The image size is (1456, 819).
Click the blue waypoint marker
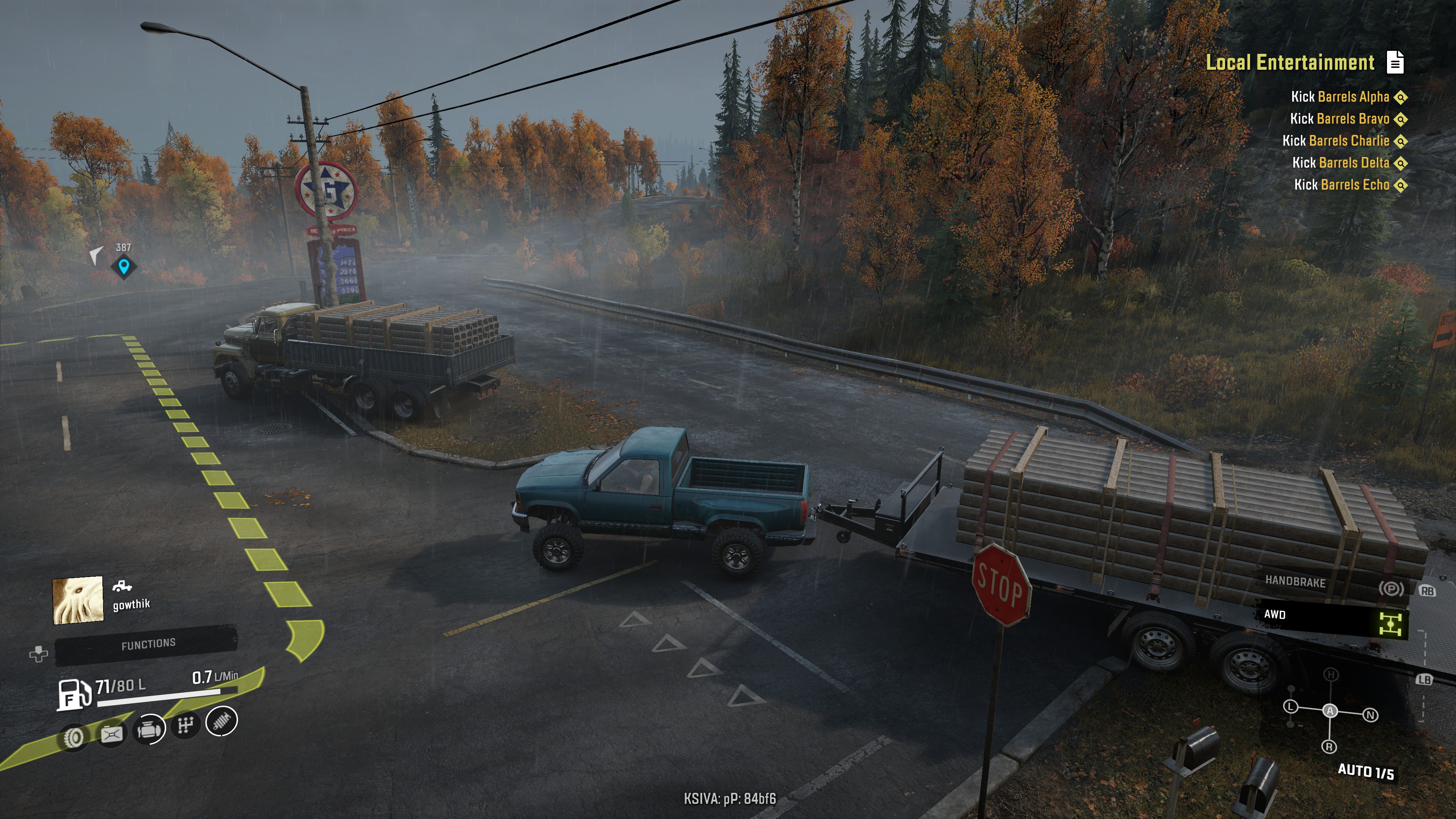click(124, 266)
